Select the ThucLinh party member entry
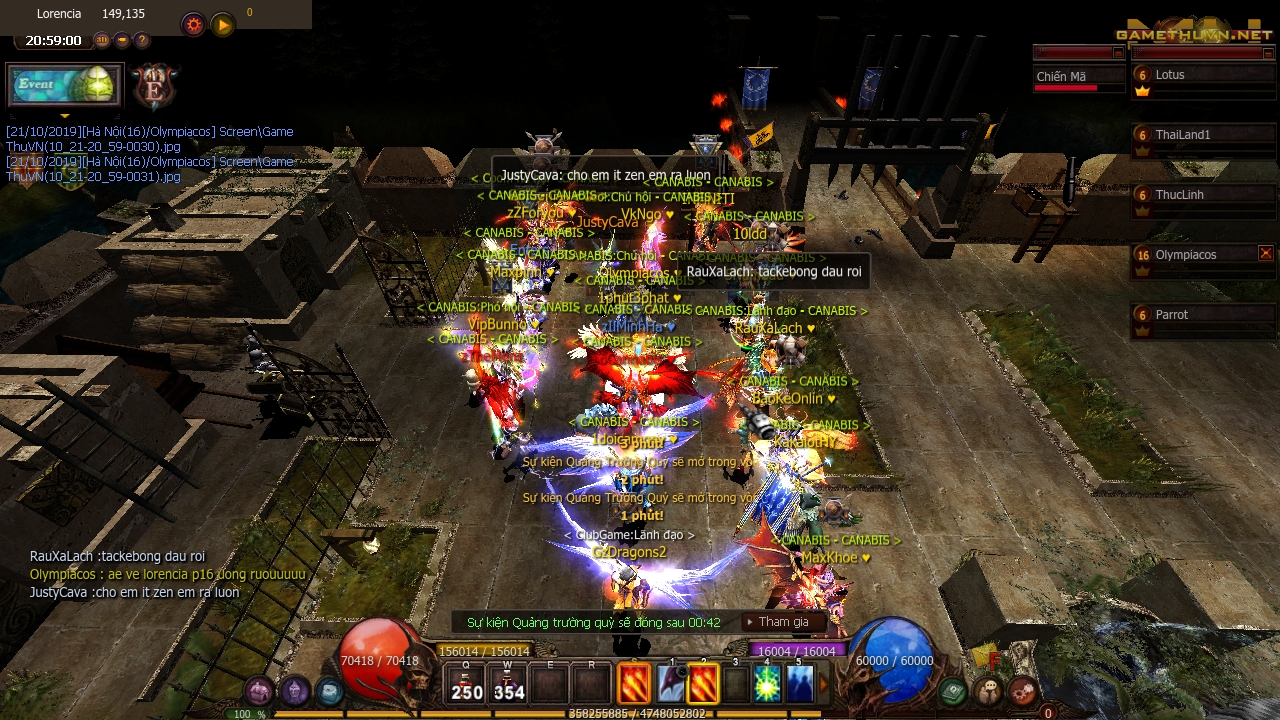 point(1179,195)
